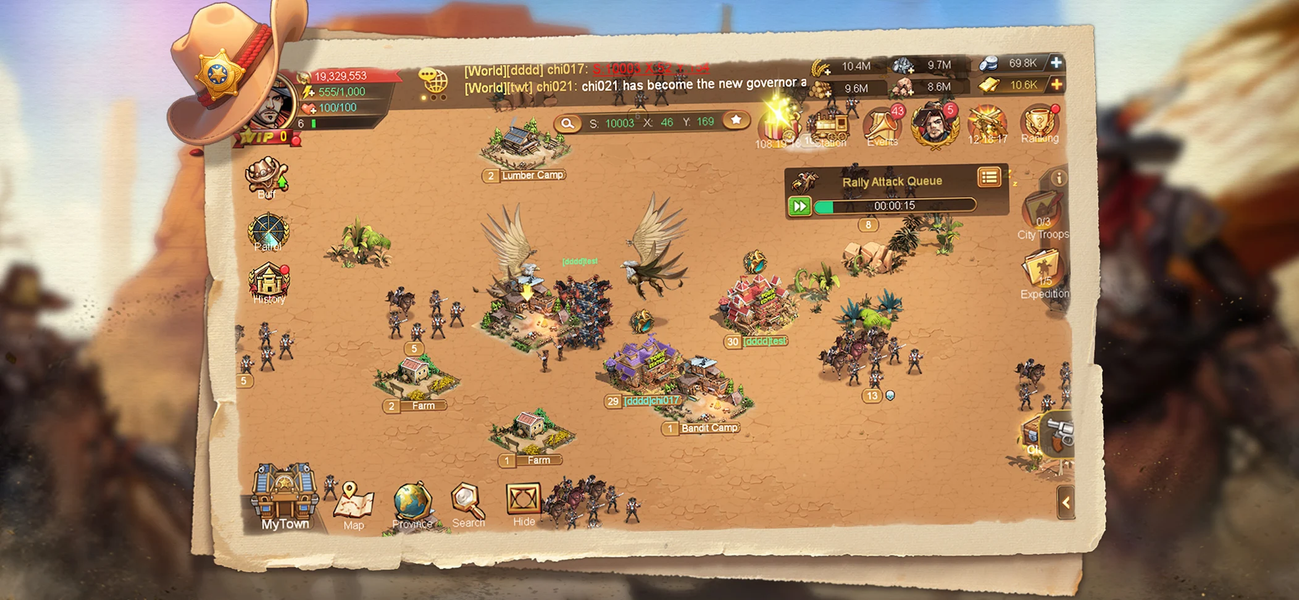Open the MyTown view

285,497
